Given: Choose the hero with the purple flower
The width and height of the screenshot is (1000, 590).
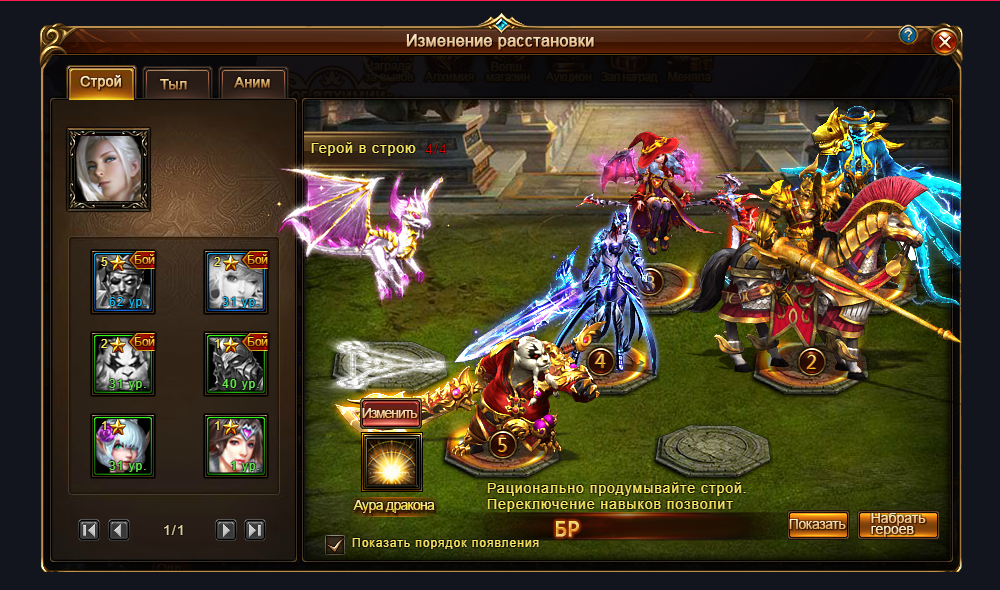Looking at the screenshot, I should coord(123,446).
